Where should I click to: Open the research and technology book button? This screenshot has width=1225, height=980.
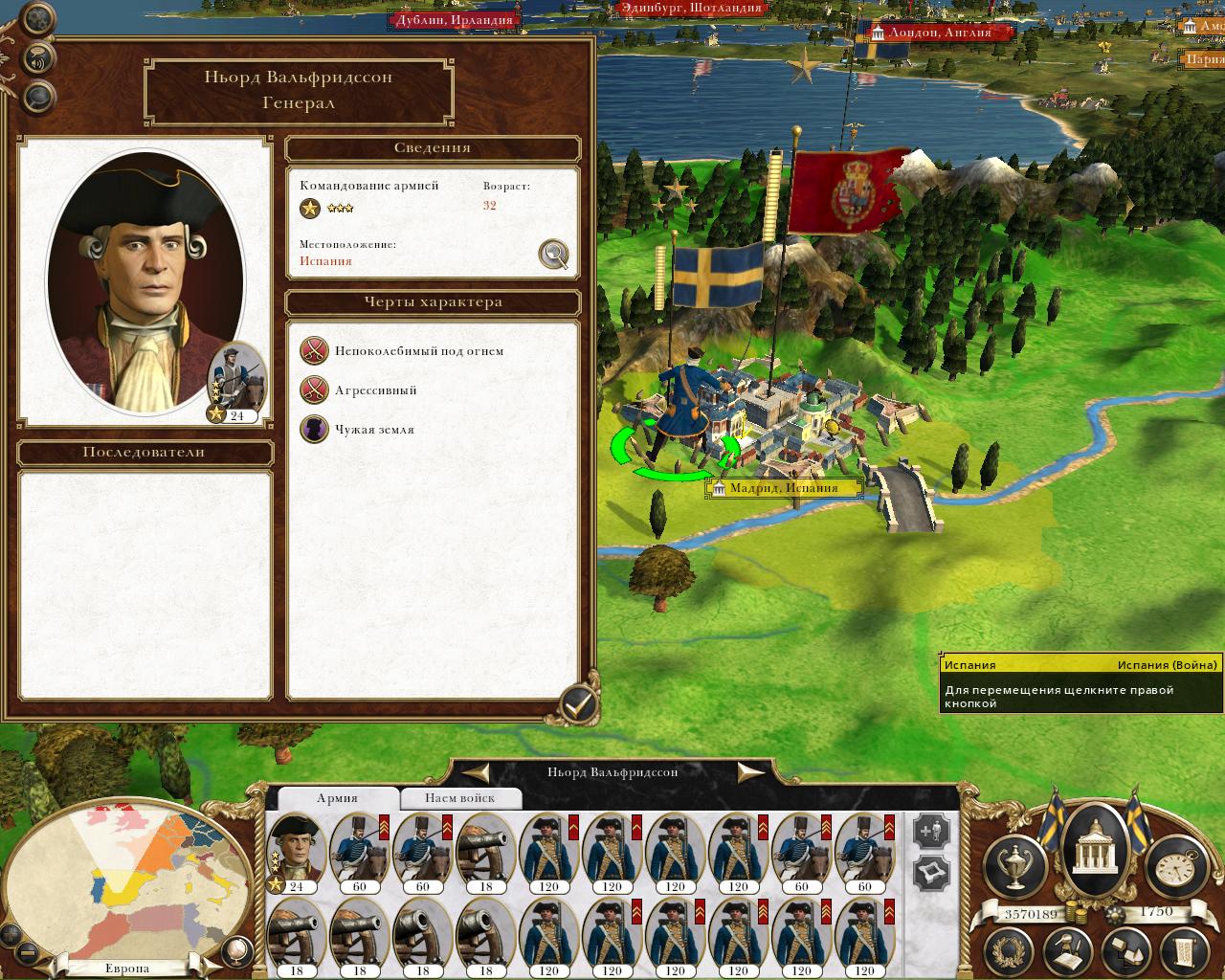[x=1068, y=952]
